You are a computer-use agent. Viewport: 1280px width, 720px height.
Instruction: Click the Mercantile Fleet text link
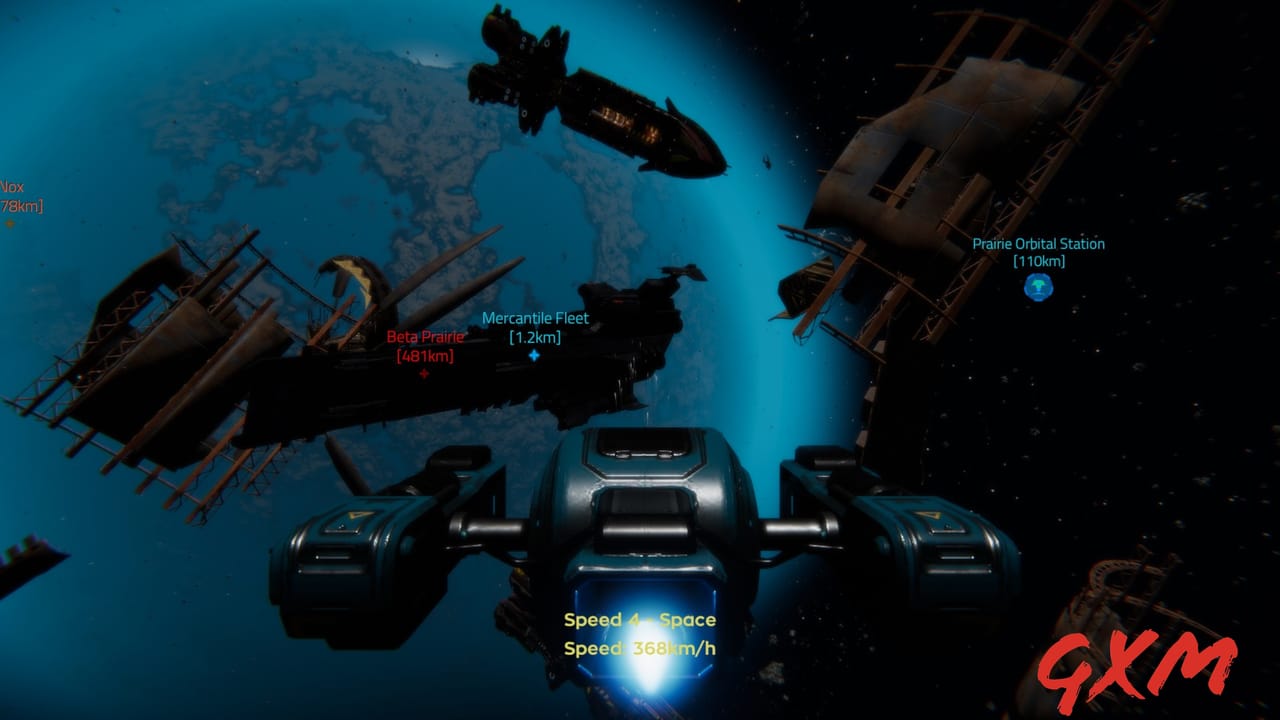pos(536,318)
